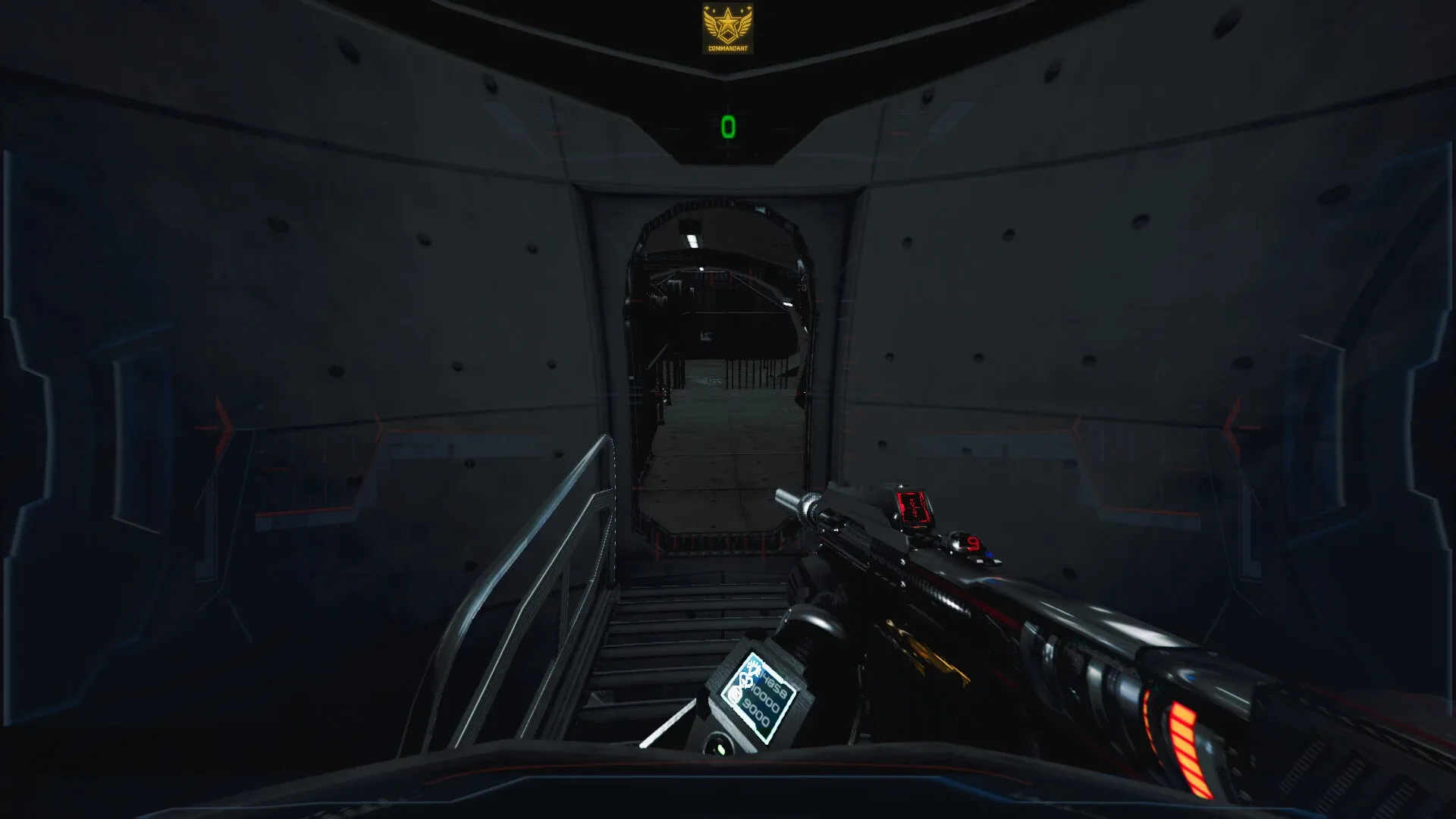Screen dimensions: 1456x819
Task: Select the winged star emblem above the doorway
Action: point(728,24)
